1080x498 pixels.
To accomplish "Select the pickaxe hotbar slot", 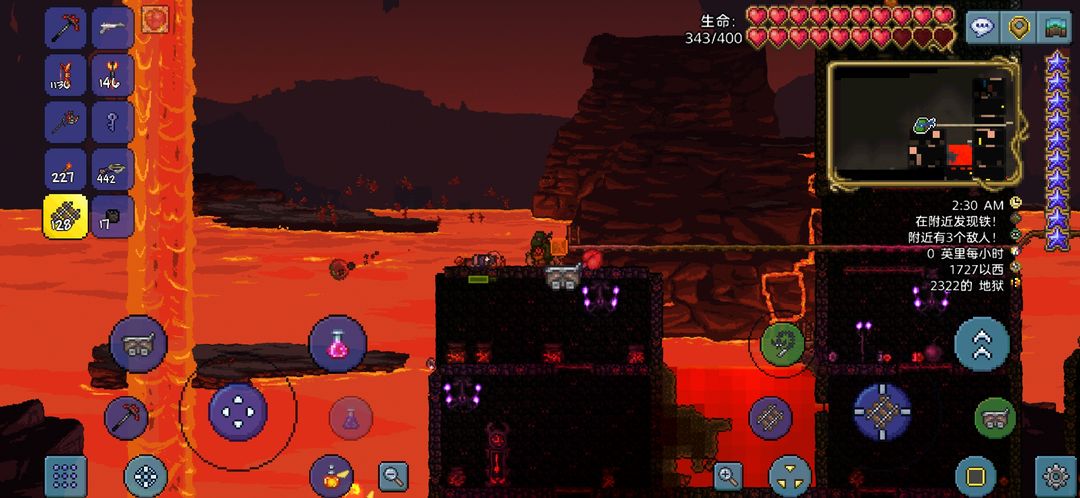I will coord(65,27).
